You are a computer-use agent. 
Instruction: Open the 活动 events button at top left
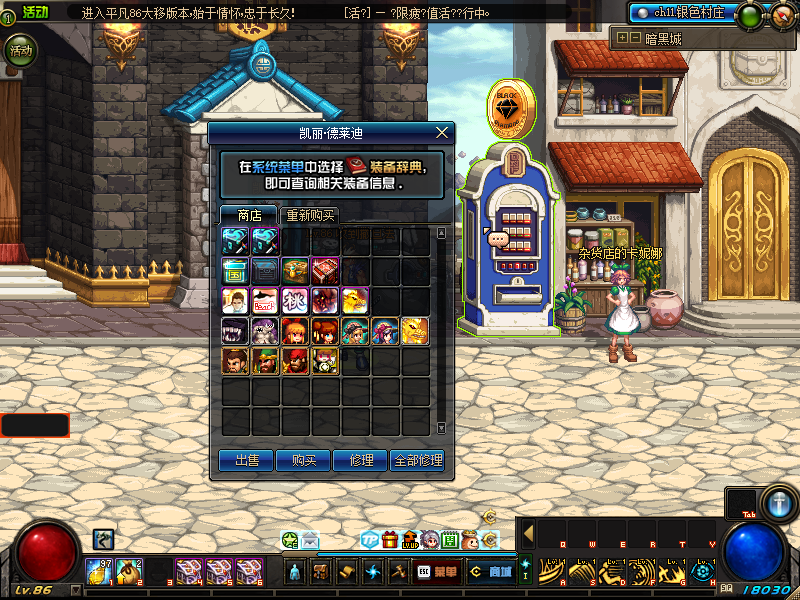tap(18, 50)
